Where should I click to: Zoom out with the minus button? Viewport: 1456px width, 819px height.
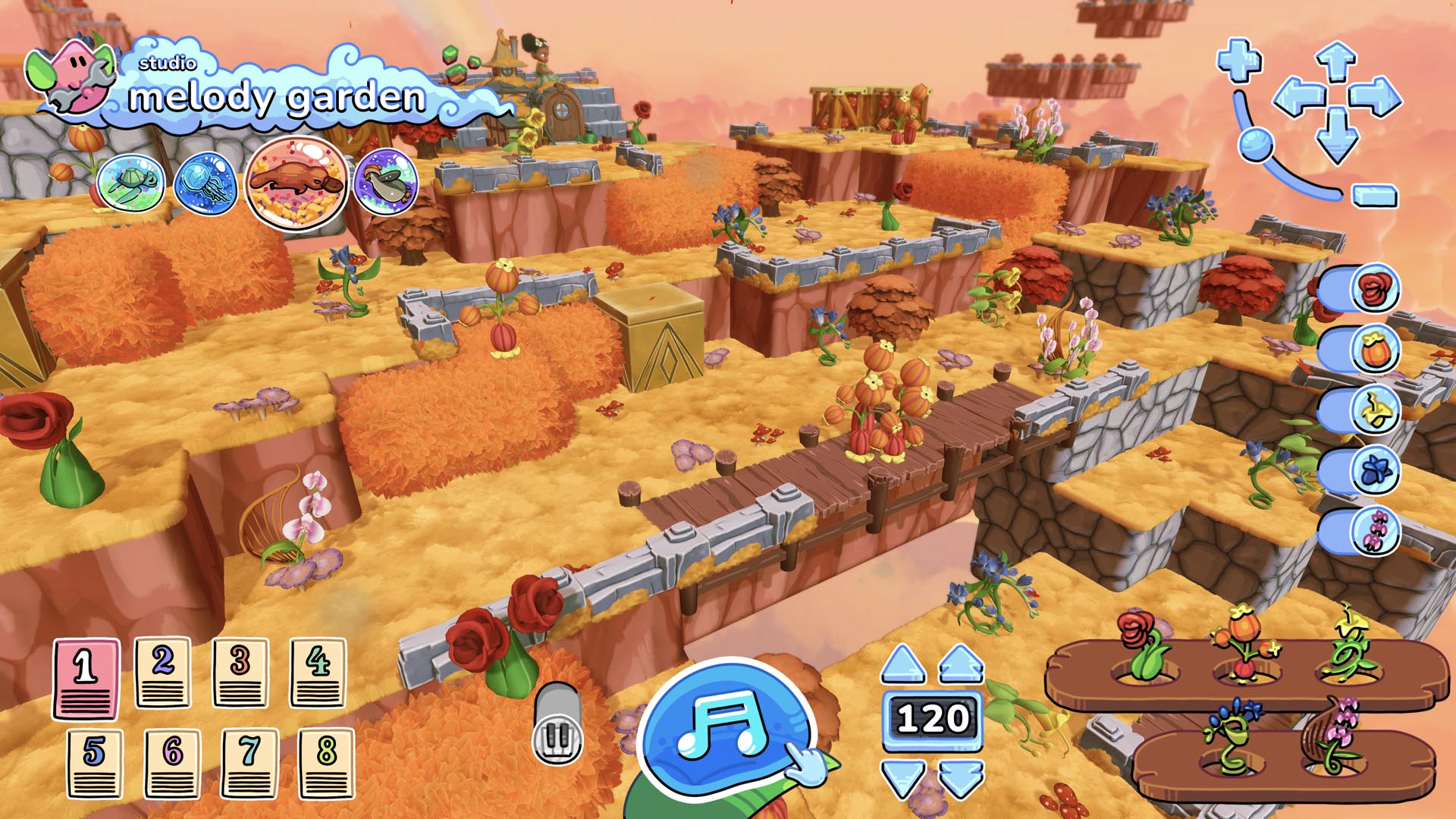(x=1374, y=196)
